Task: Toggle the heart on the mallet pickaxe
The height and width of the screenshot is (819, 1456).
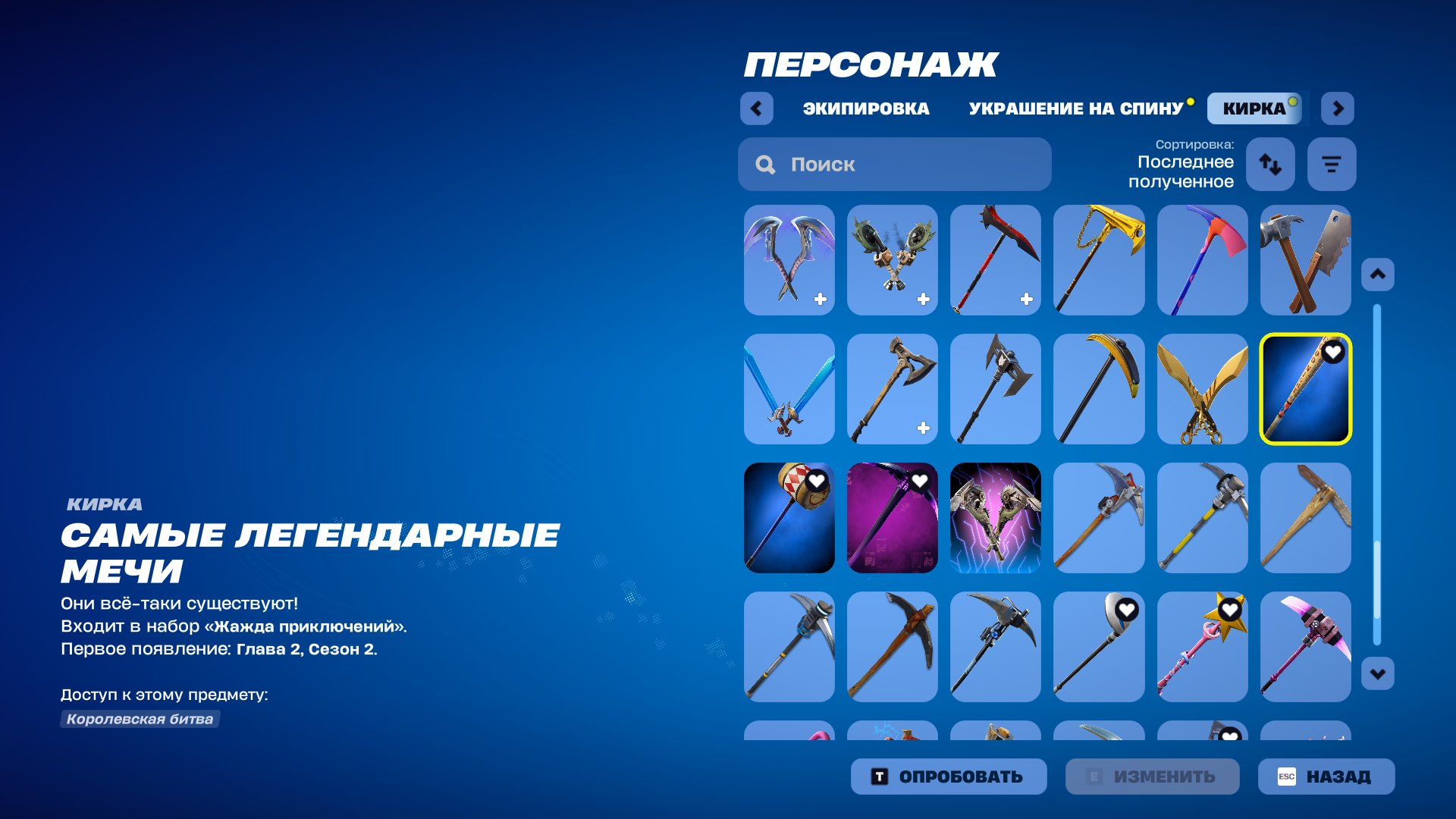Action: point(817,480)
